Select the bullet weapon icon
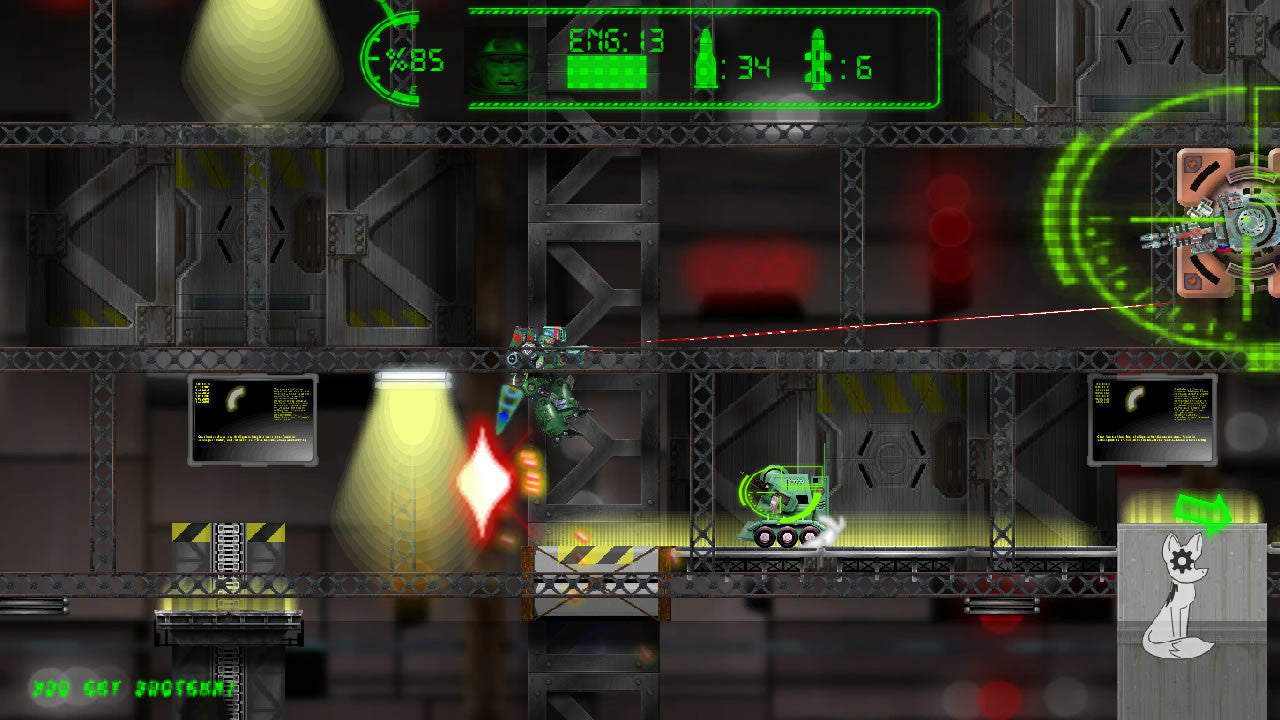The image size is (1280, 720). [x=705, y=60]
